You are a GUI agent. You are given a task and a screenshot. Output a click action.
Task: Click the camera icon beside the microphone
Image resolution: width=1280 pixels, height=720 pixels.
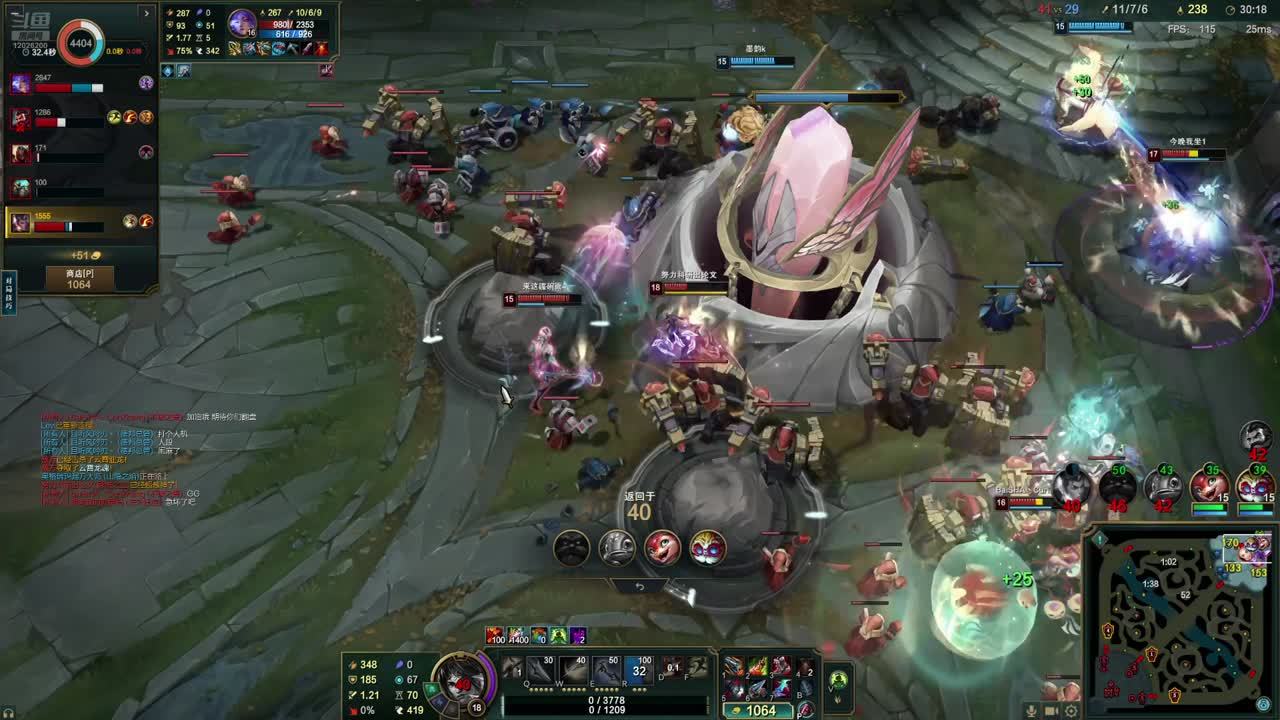click(1051, 710)
